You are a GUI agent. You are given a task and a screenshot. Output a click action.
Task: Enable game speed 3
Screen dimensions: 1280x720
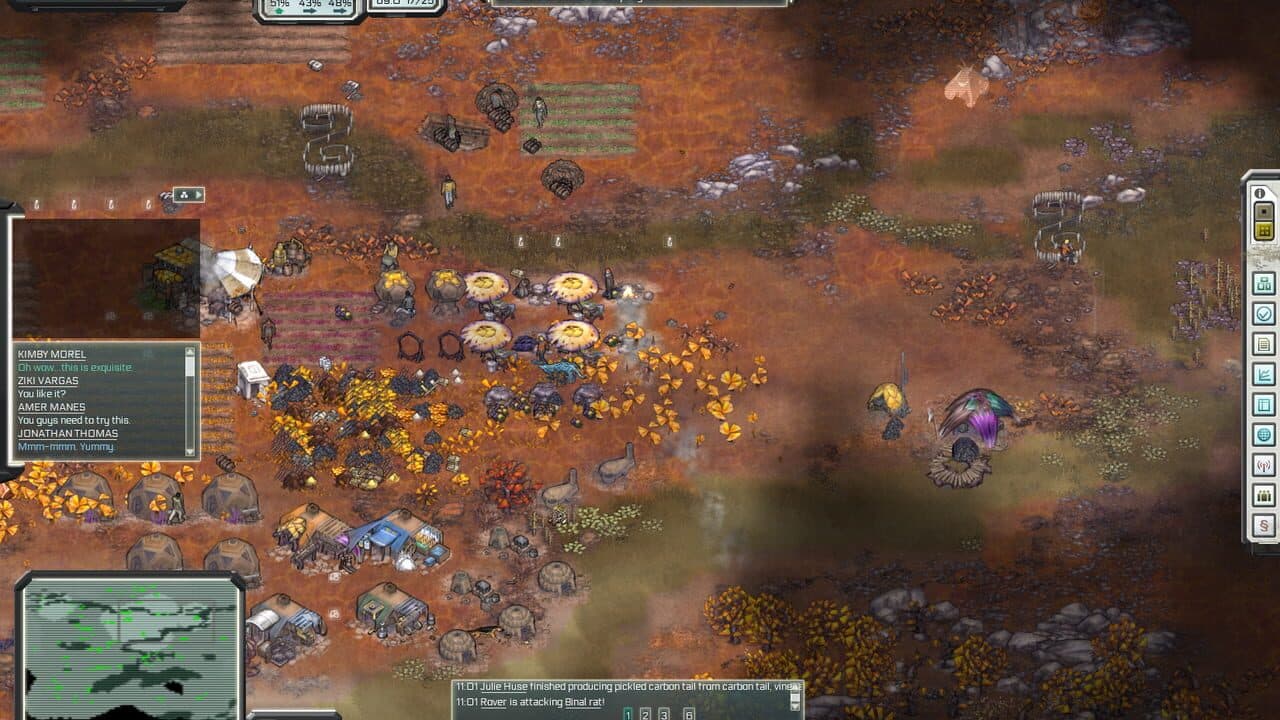tap(664, 714)
